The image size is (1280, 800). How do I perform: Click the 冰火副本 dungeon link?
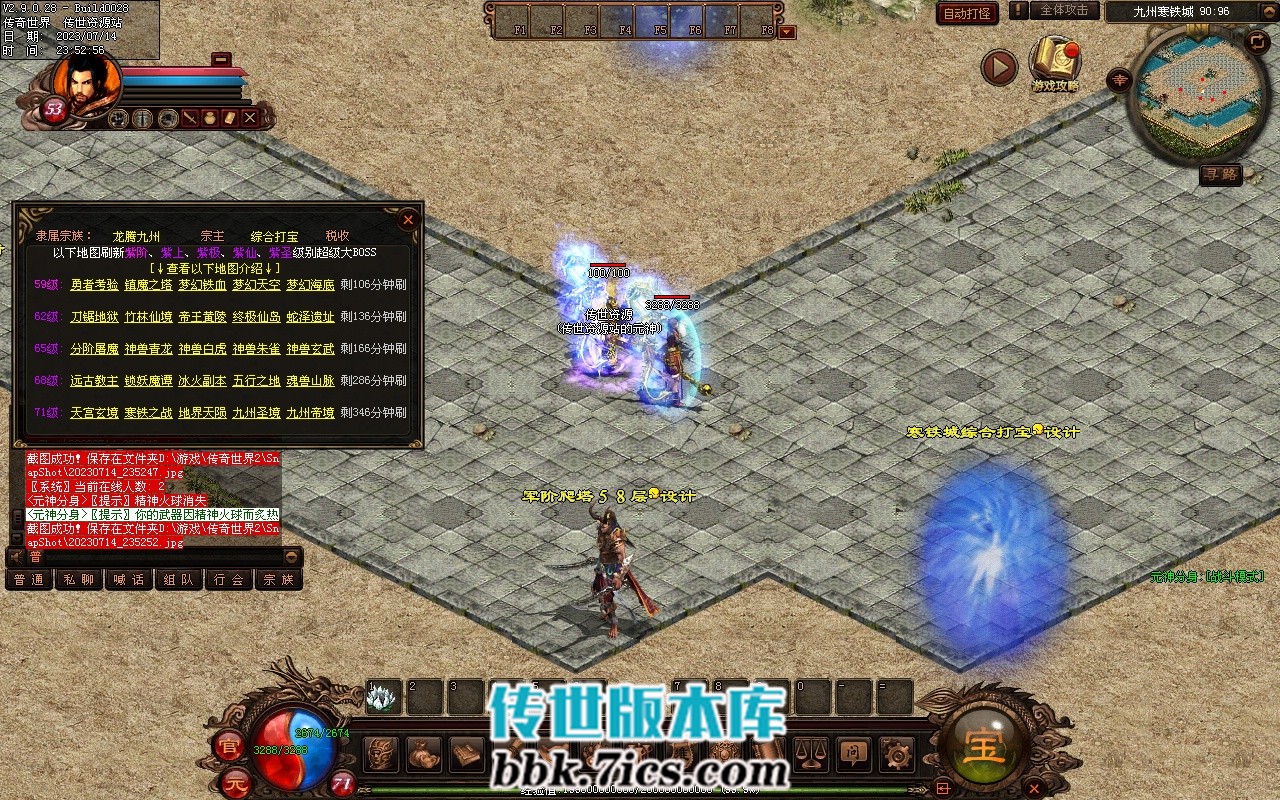click(202, 381)
